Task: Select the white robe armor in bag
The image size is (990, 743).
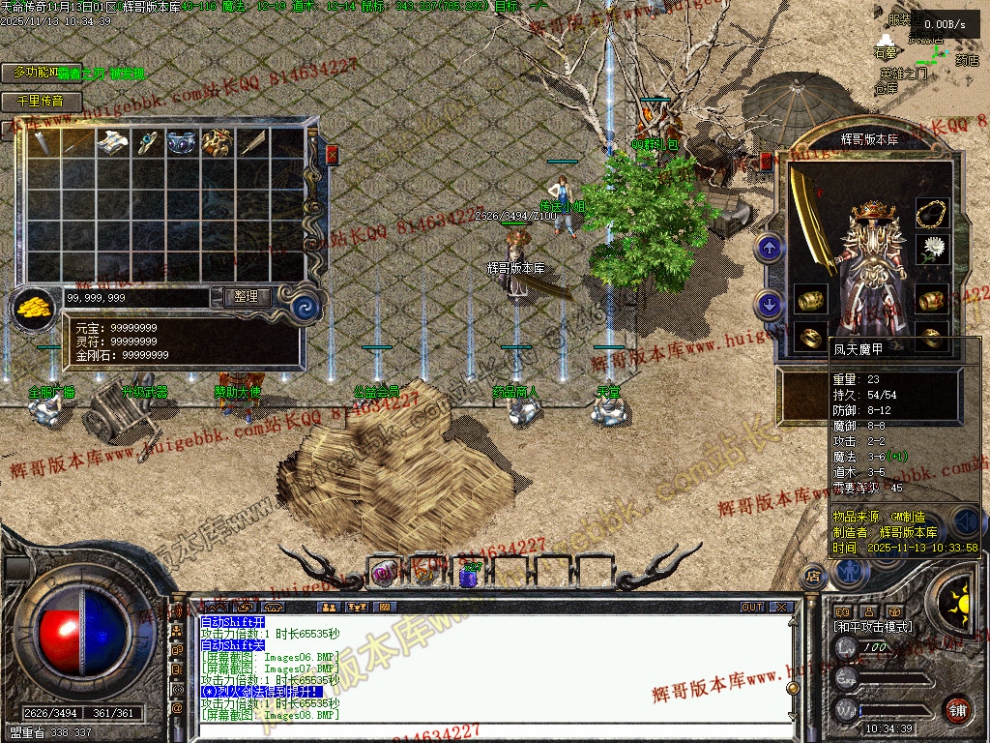Action: pos(112,143)
